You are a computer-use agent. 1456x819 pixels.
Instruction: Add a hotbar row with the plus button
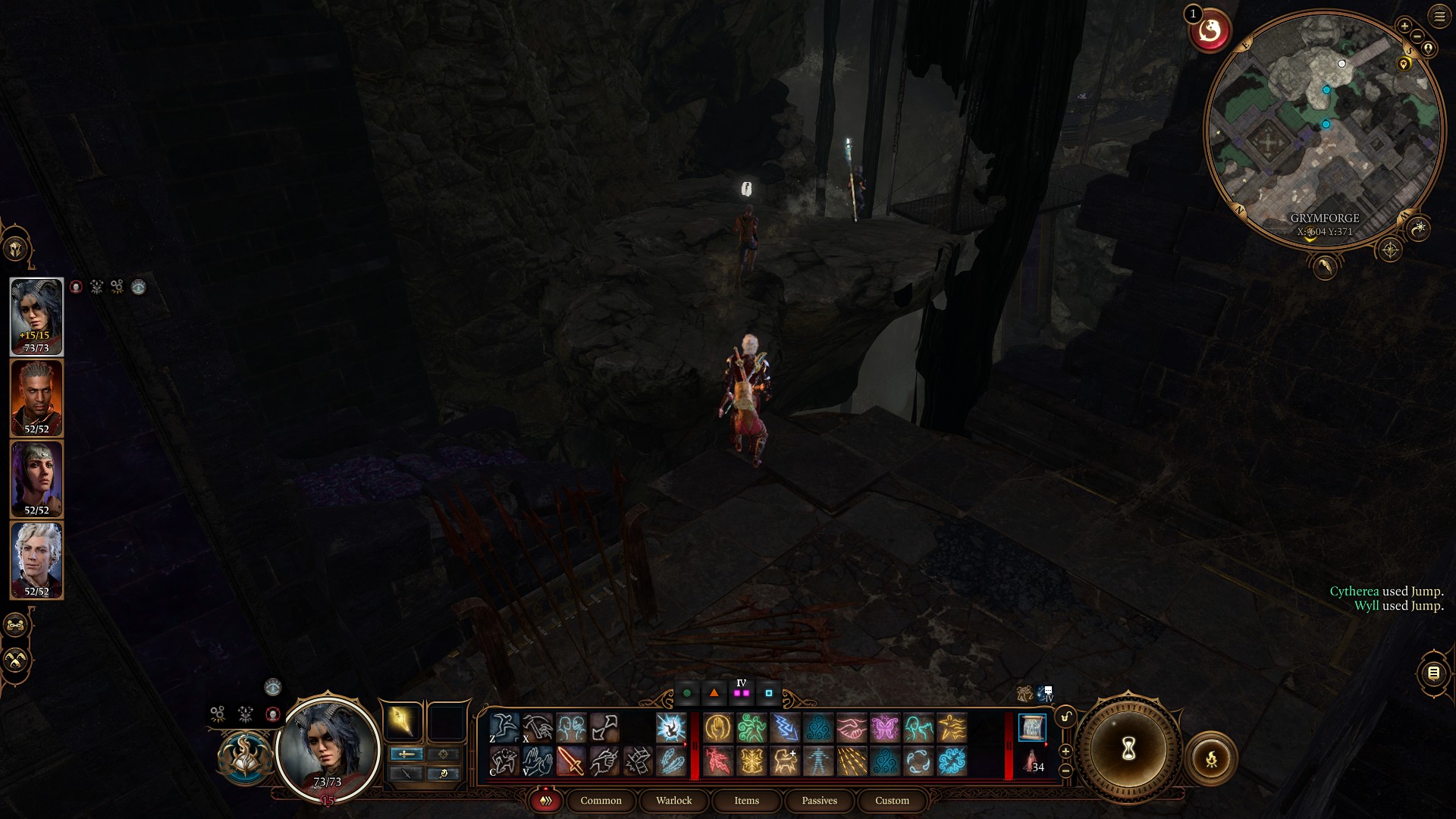1065,751
